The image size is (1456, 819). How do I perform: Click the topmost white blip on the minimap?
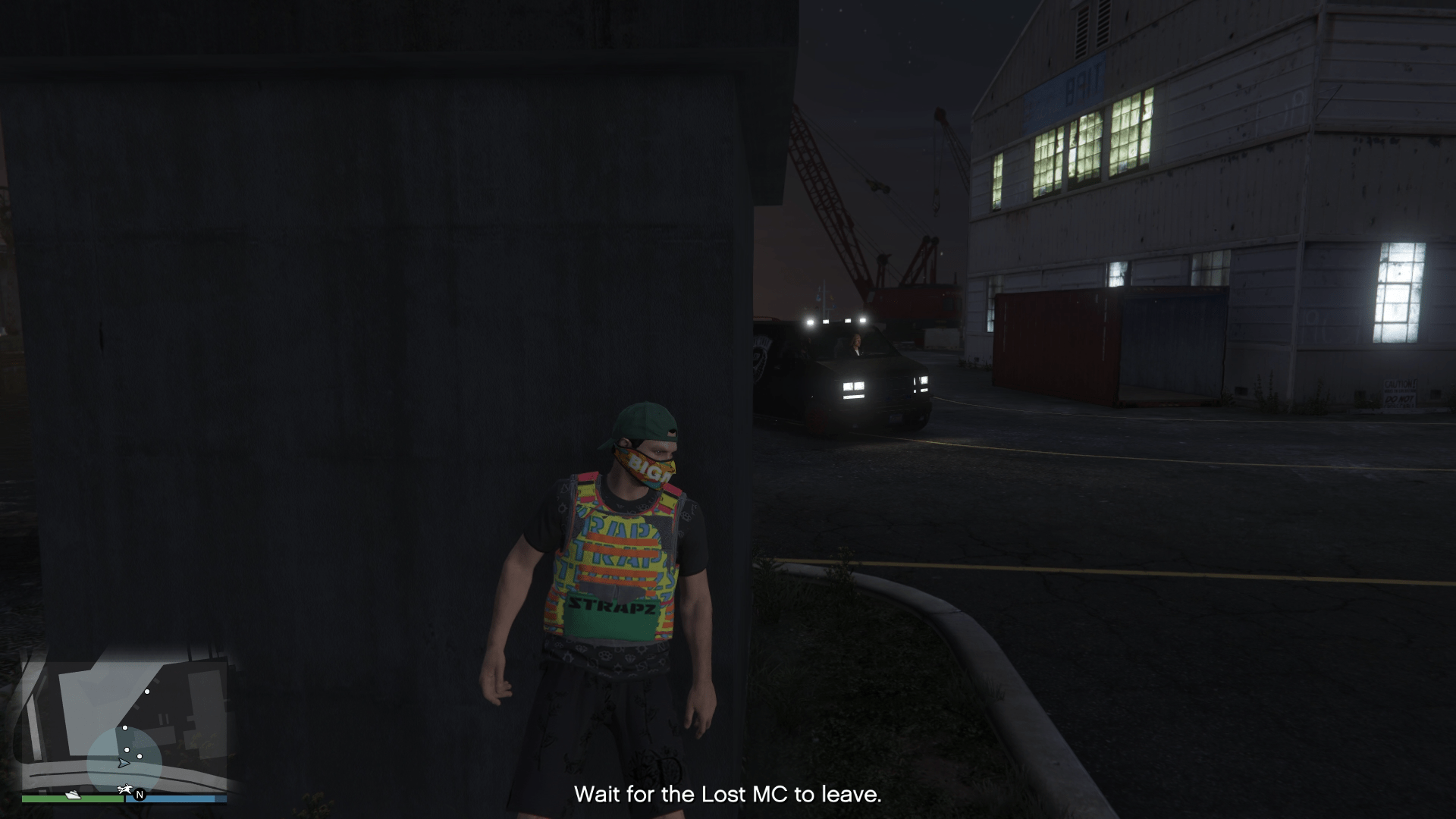pos(147,692)
